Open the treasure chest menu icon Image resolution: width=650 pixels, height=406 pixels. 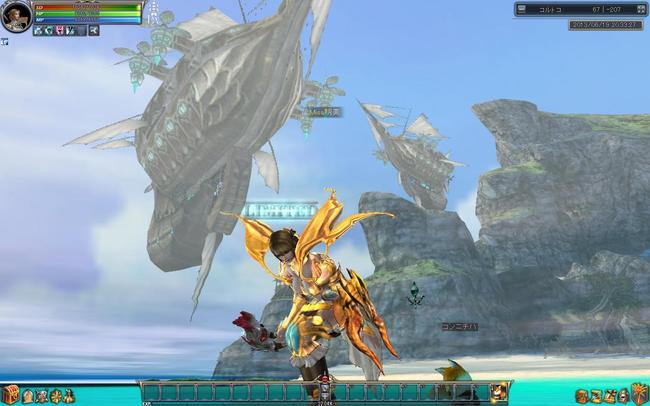click(10, 394)
